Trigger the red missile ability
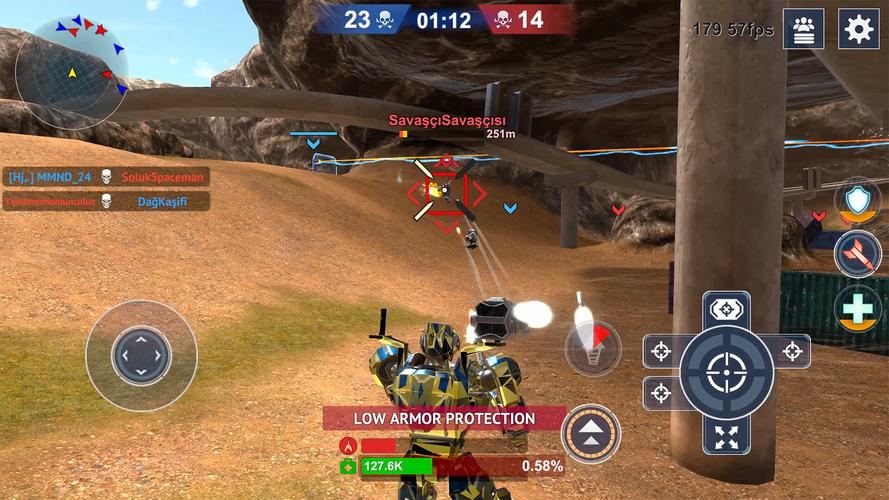Viewport: 889px width, 500px height. click(x=857, y=253)
